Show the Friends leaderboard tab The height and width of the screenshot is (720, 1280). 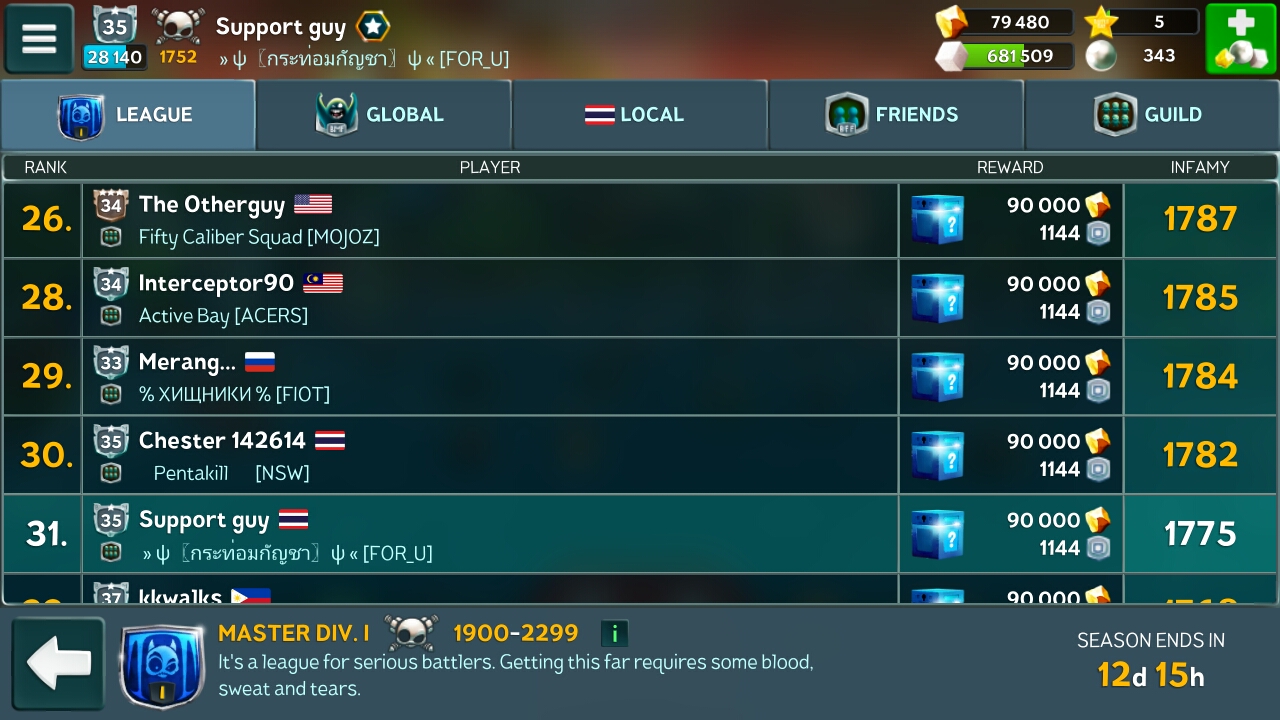(895, 115)
